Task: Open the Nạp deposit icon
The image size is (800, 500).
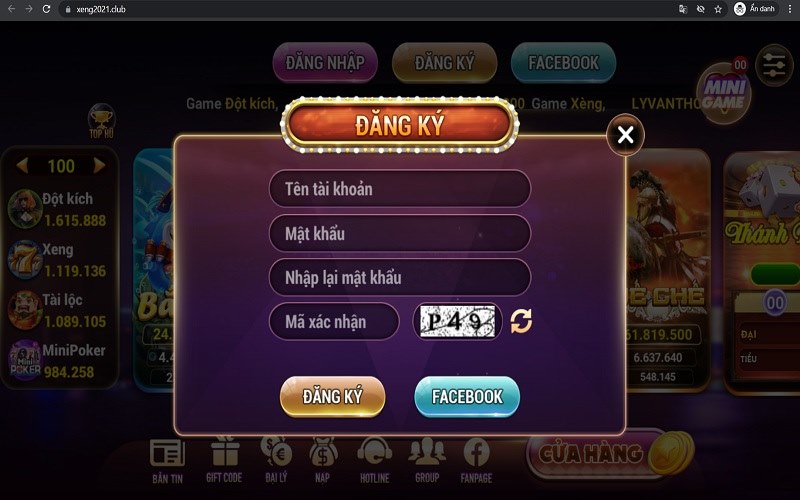Action: point(324,460)
